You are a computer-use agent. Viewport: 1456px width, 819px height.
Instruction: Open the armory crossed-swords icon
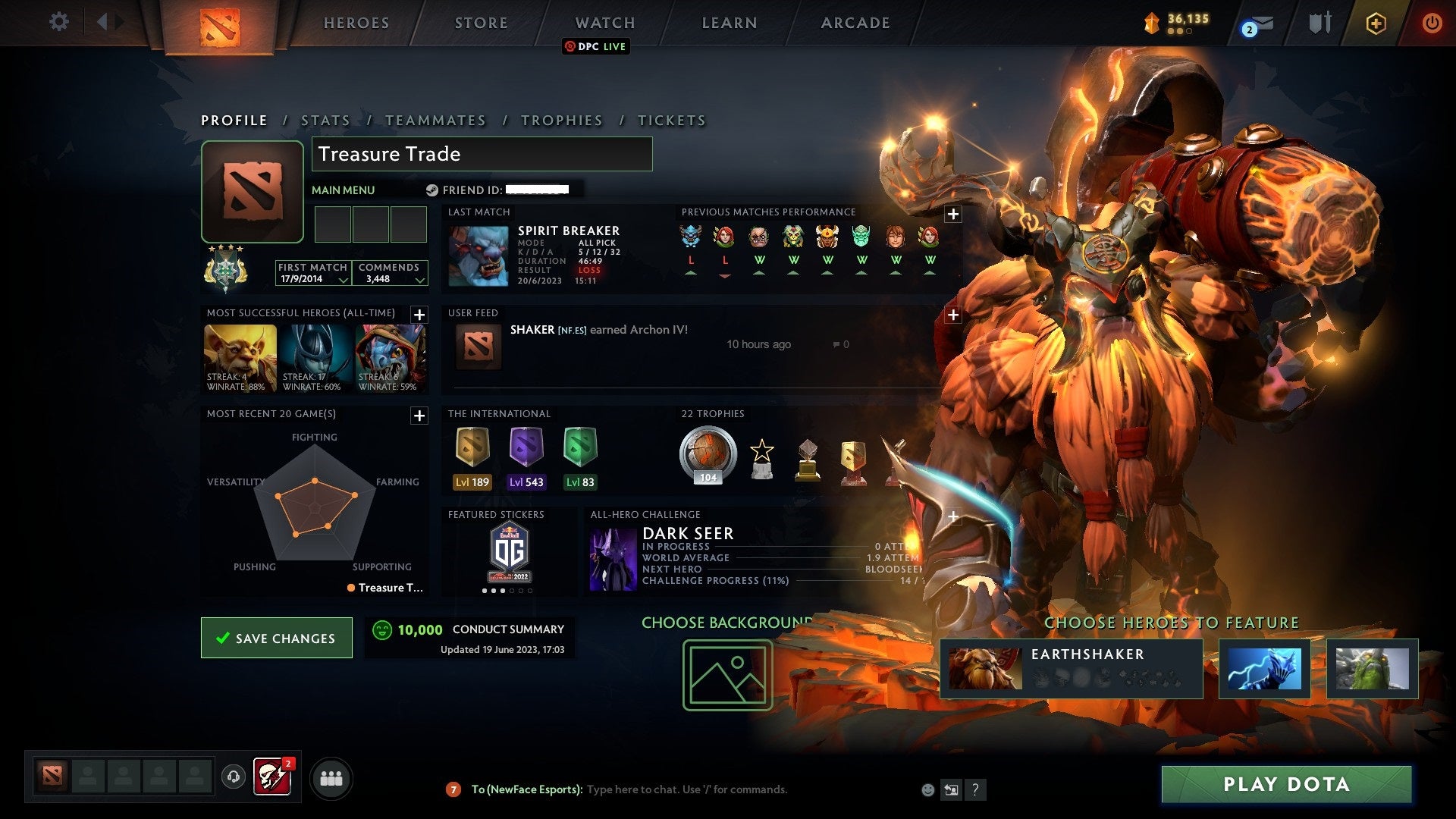(x=1320, y=22)
